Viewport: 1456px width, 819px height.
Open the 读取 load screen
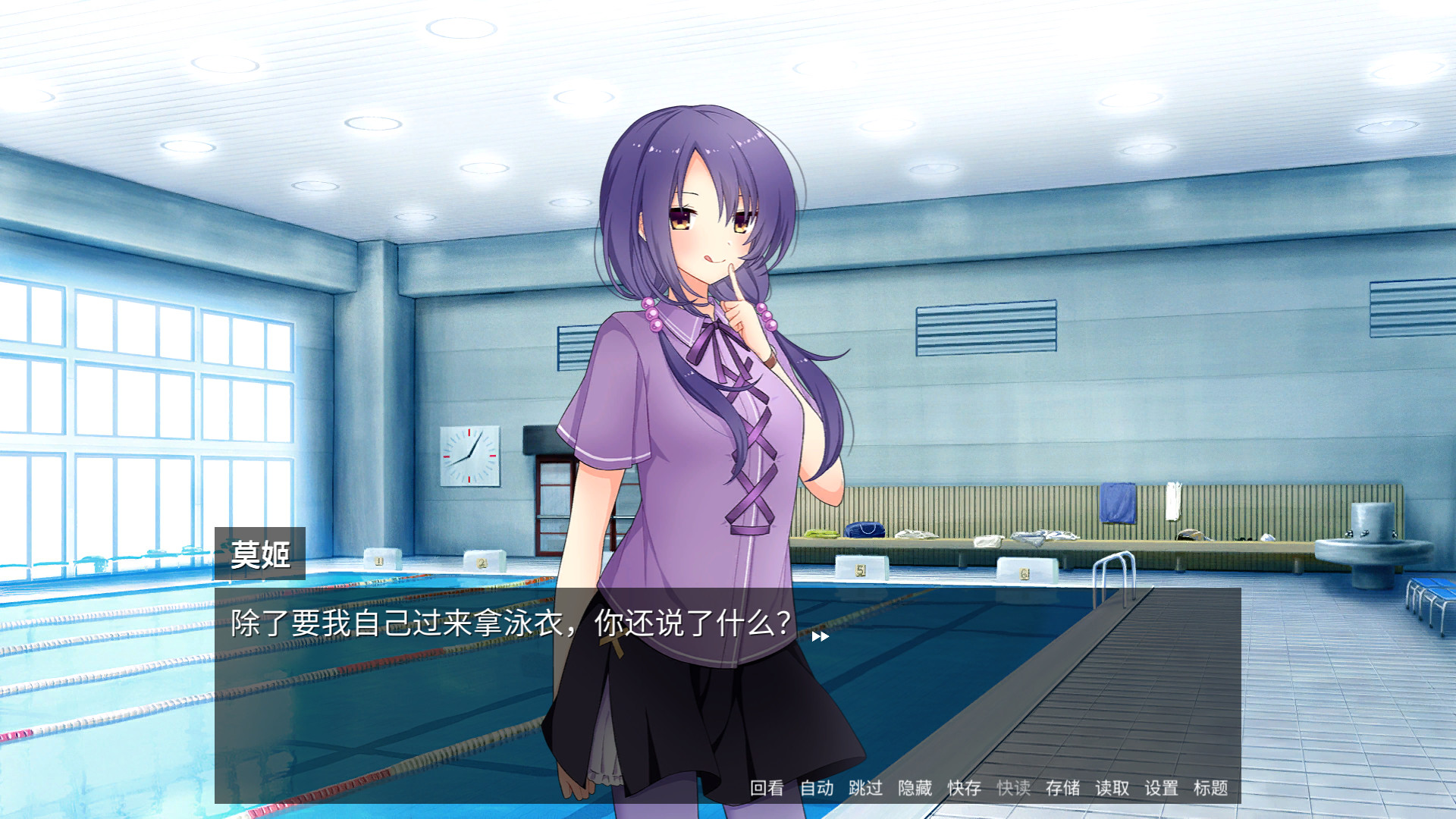click(x=1112, y=789)
